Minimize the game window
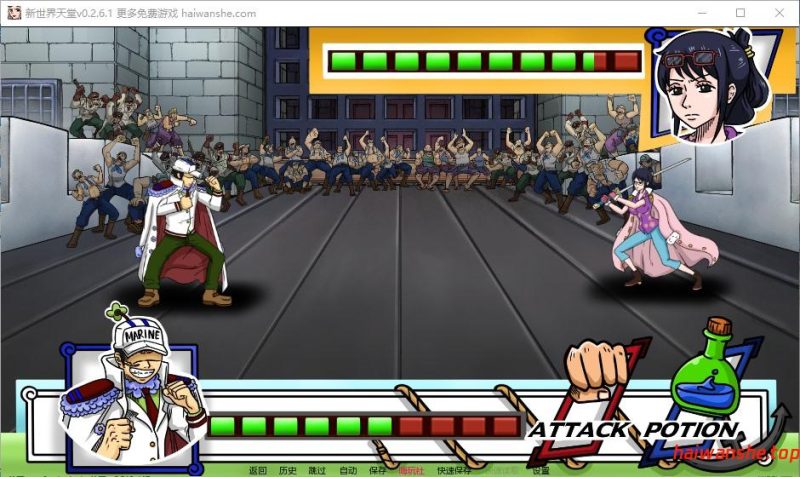Viewport: 800px width, 477px height. (696, 13)
